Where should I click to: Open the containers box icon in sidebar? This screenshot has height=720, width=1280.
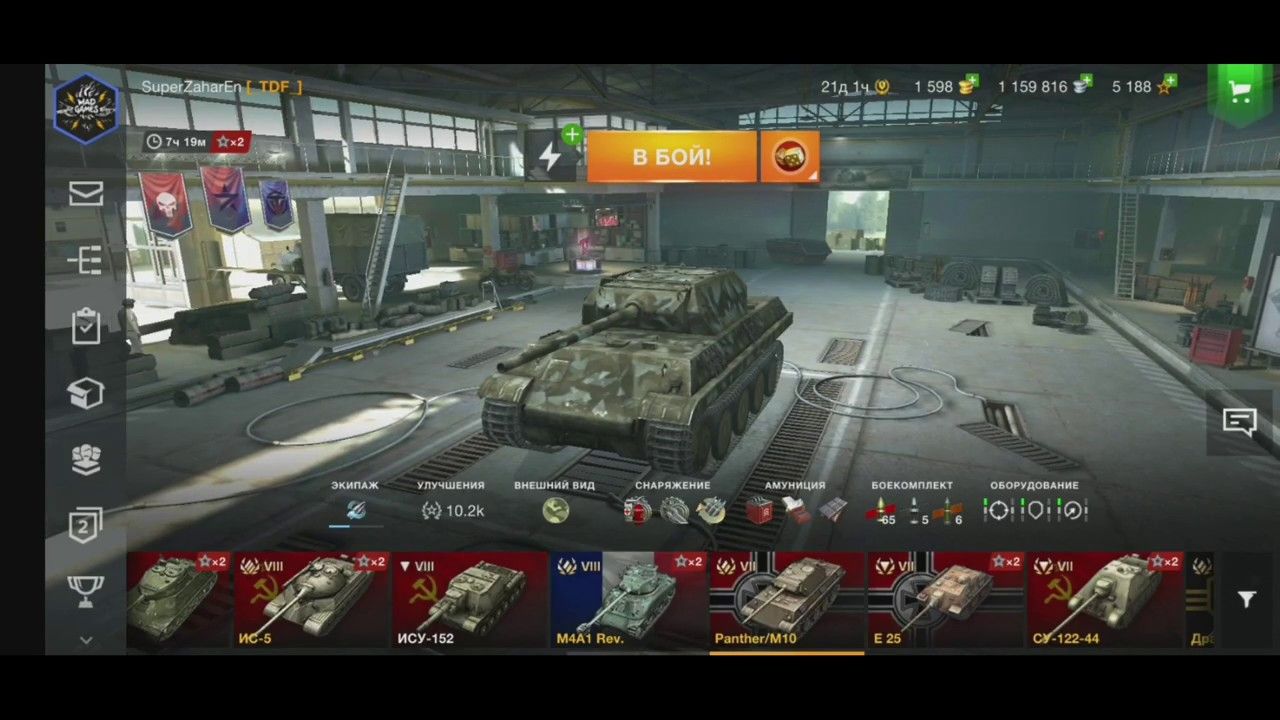point(85,393)
